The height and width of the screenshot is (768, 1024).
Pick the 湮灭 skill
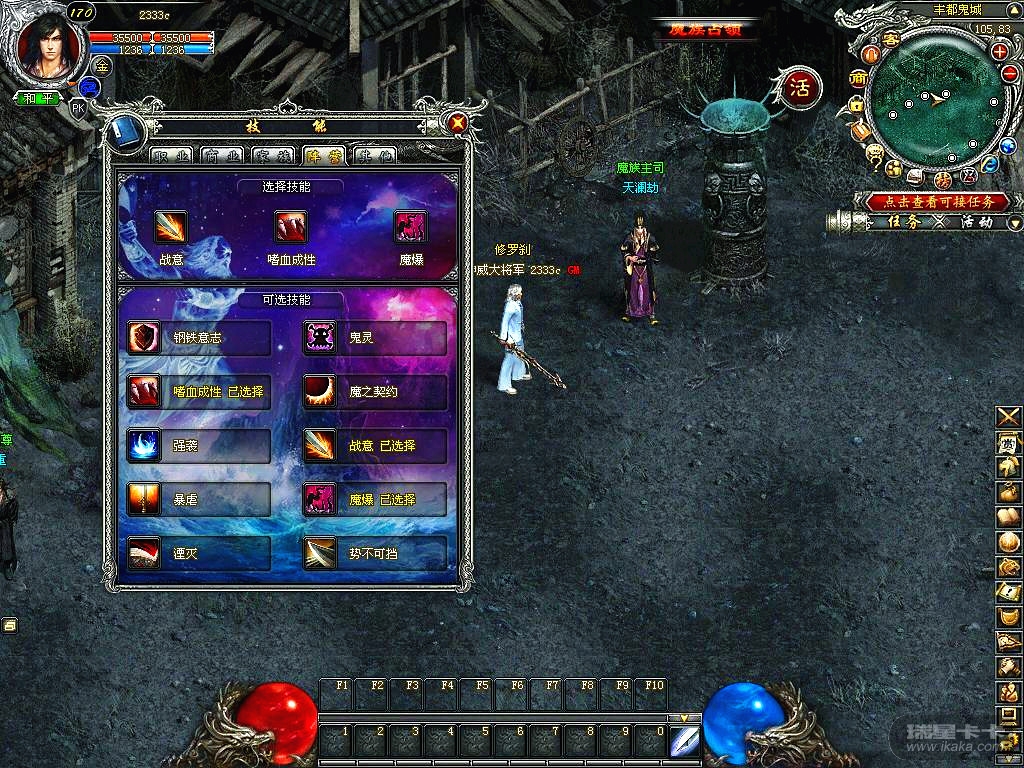[x=199, y=553]
